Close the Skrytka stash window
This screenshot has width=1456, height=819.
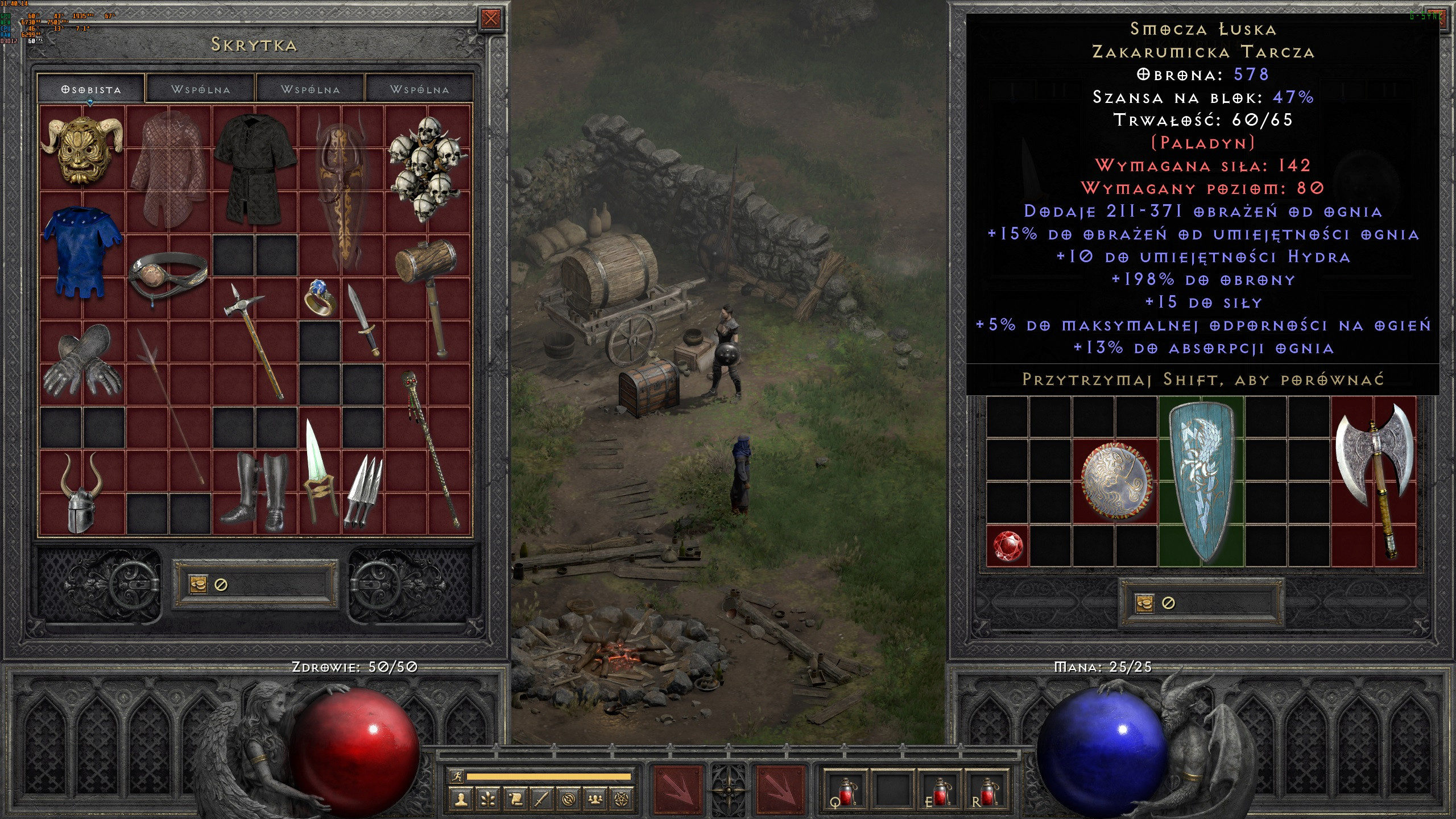coord(490,19)
